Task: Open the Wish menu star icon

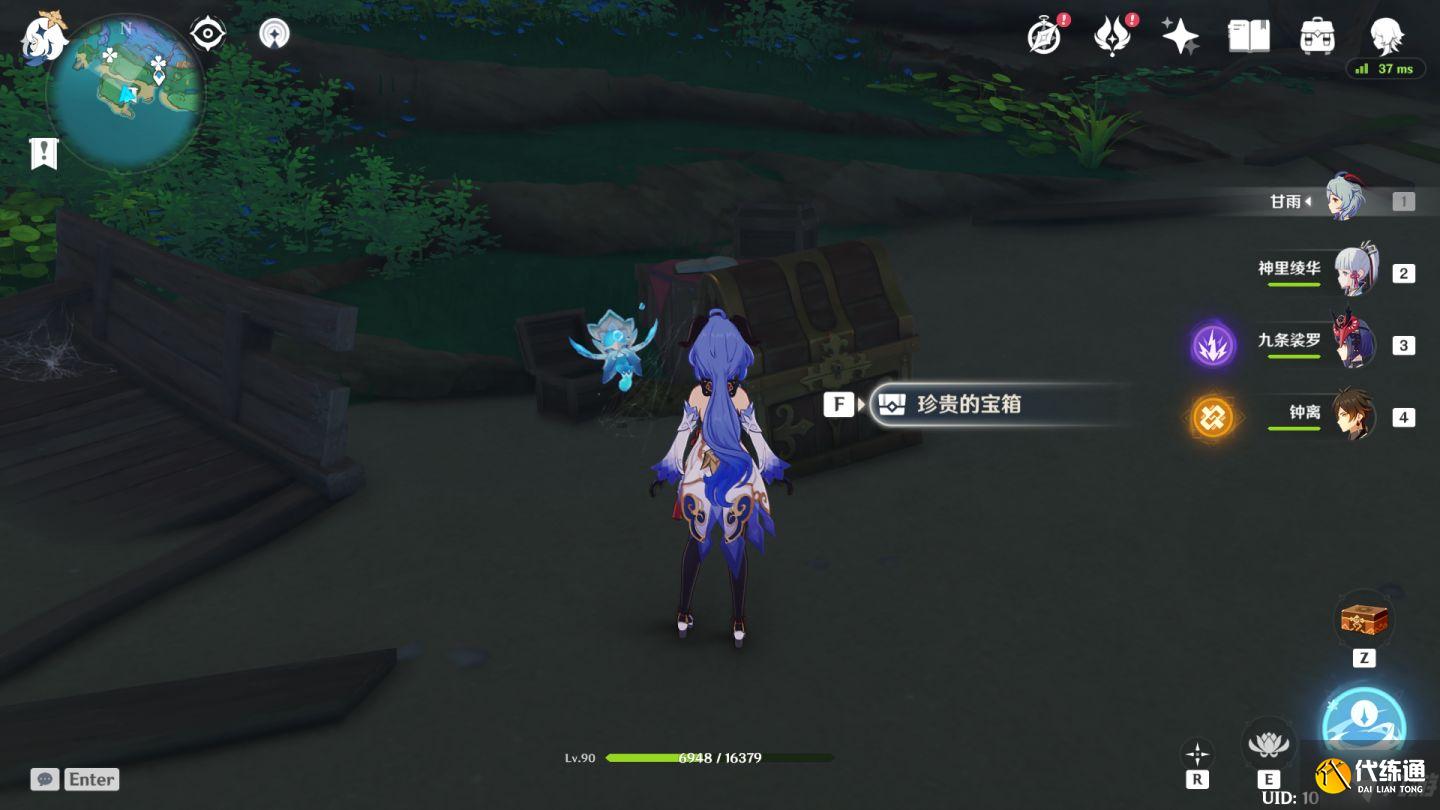Action: (x=1180, y=35)
